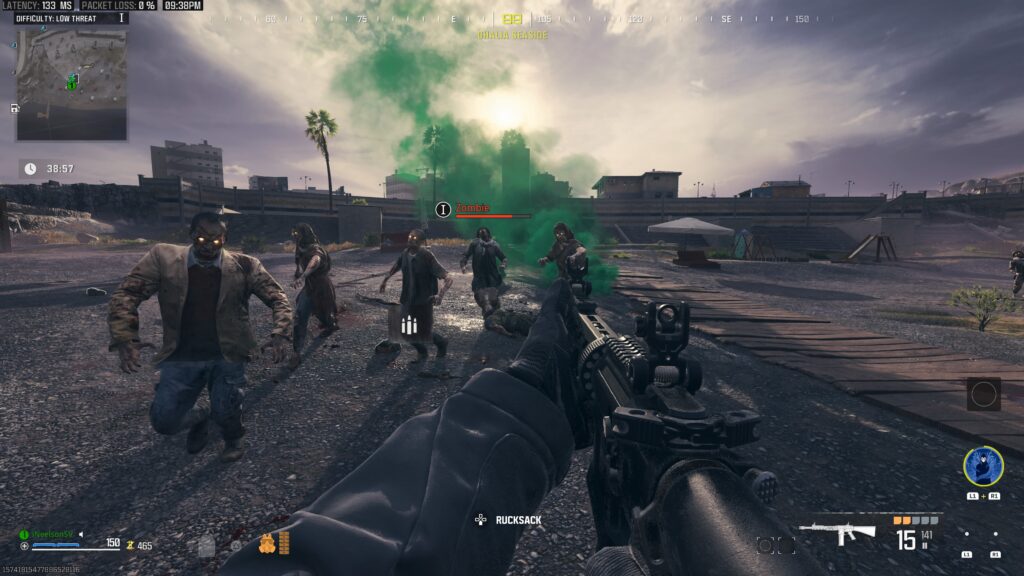Click the ammo crate marker icon
The image size is (1024, 576).
pos(407,325)
